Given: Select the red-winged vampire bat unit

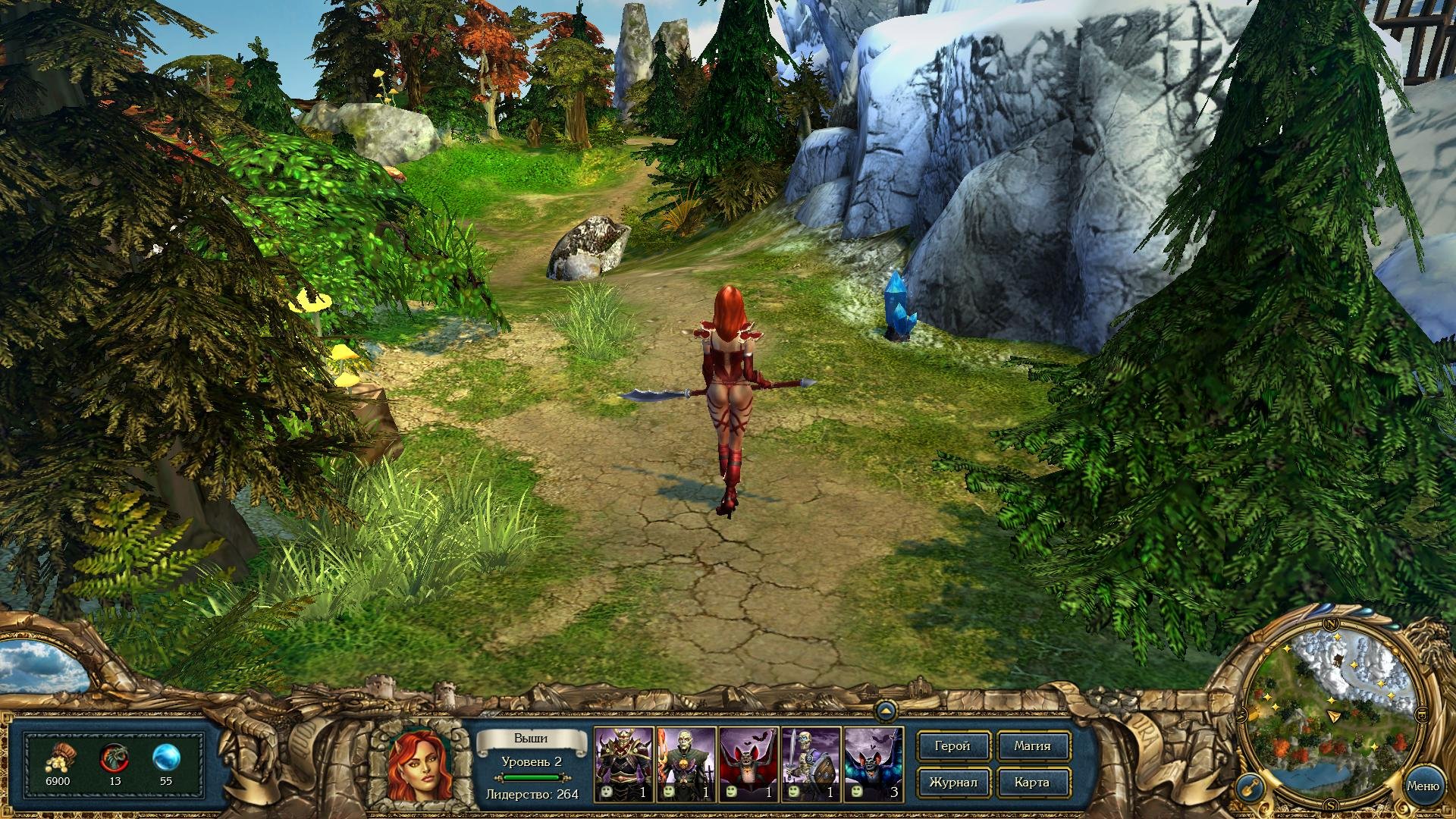Looking at the screenshot, I should point(748,764).
